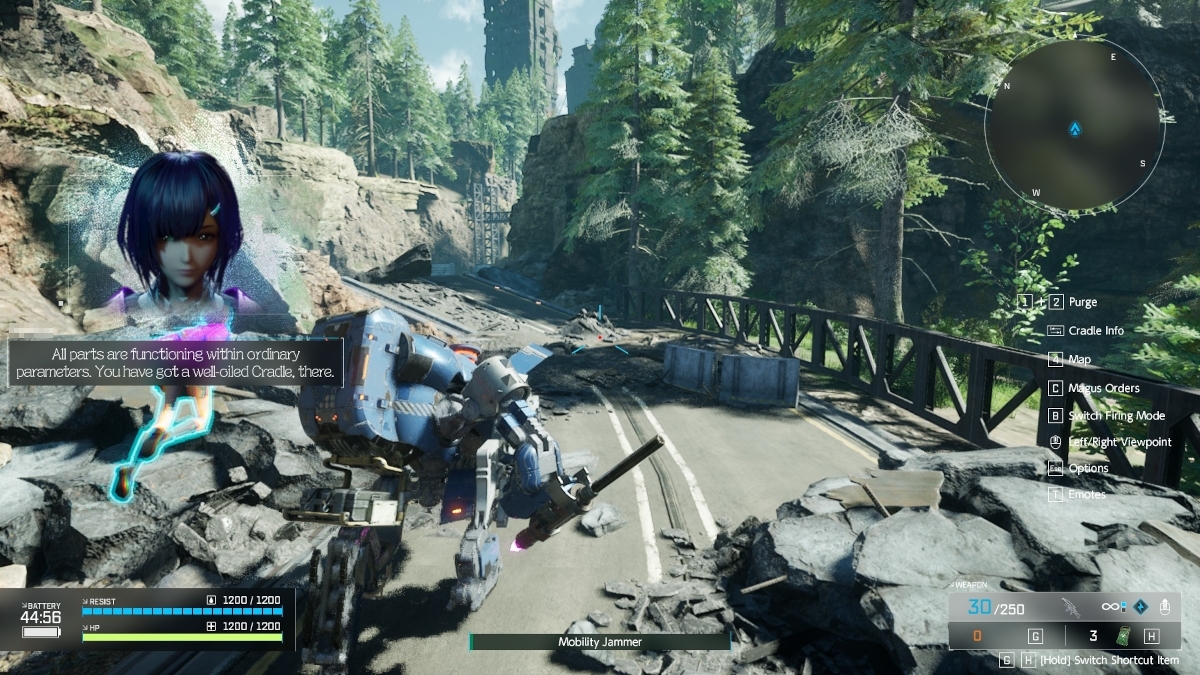
Task: Click the Magus girl portrait
Action: 180,235
